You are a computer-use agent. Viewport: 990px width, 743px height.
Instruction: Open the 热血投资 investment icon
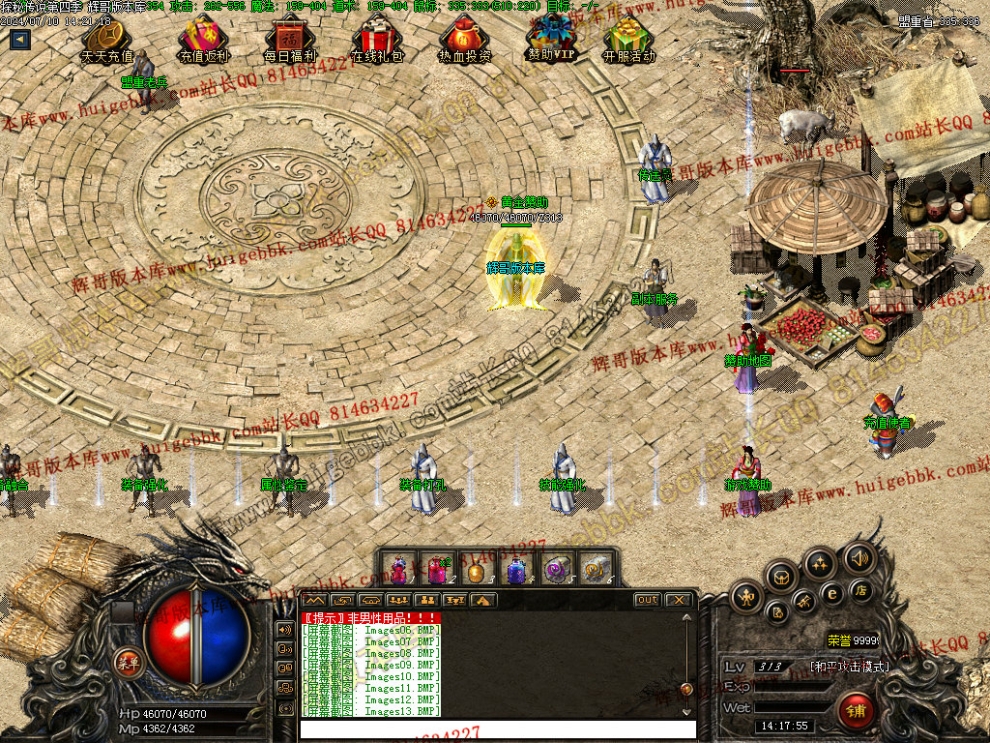(464, 40)
